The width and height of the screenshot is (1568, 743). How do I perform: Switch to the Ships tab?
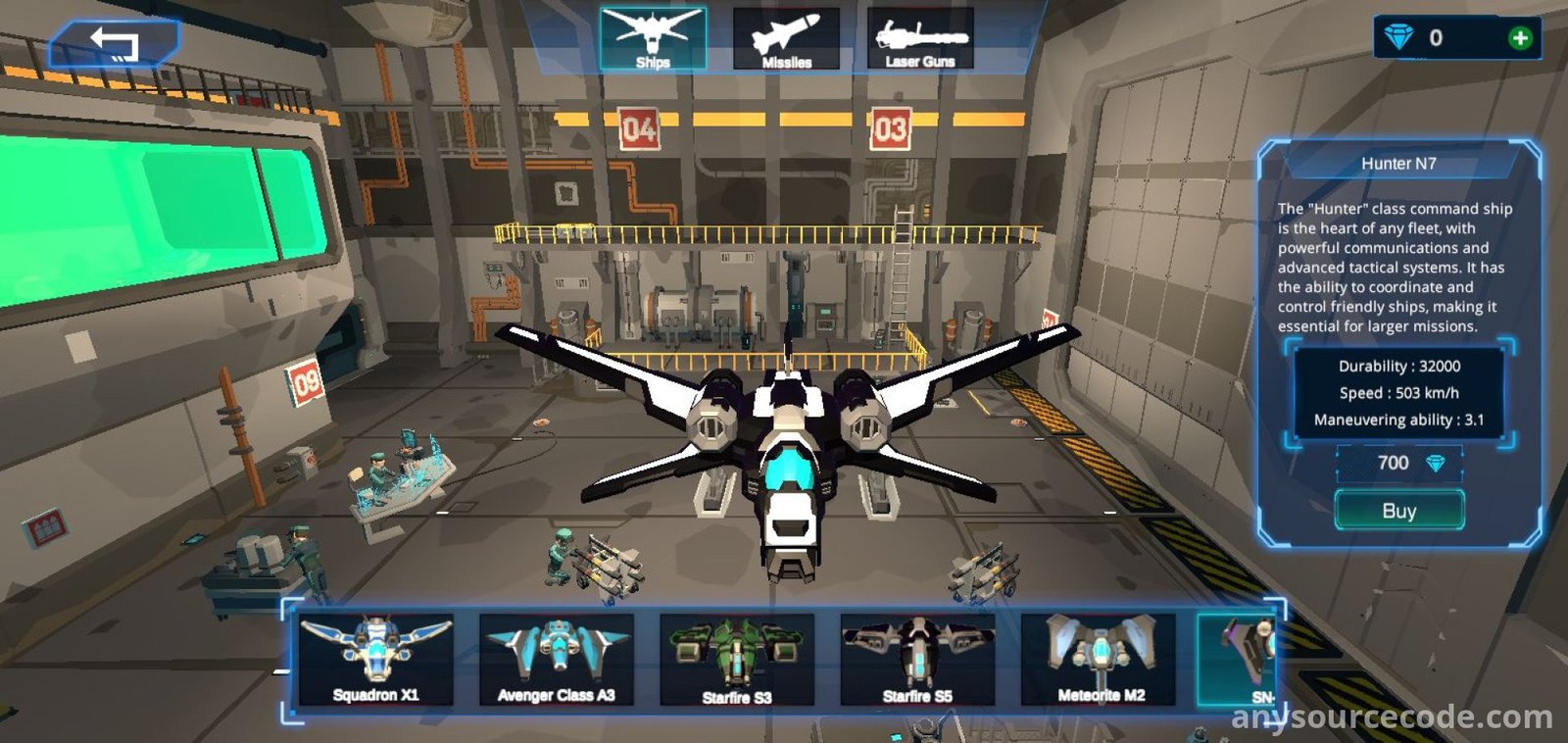(x=653, y=39)
